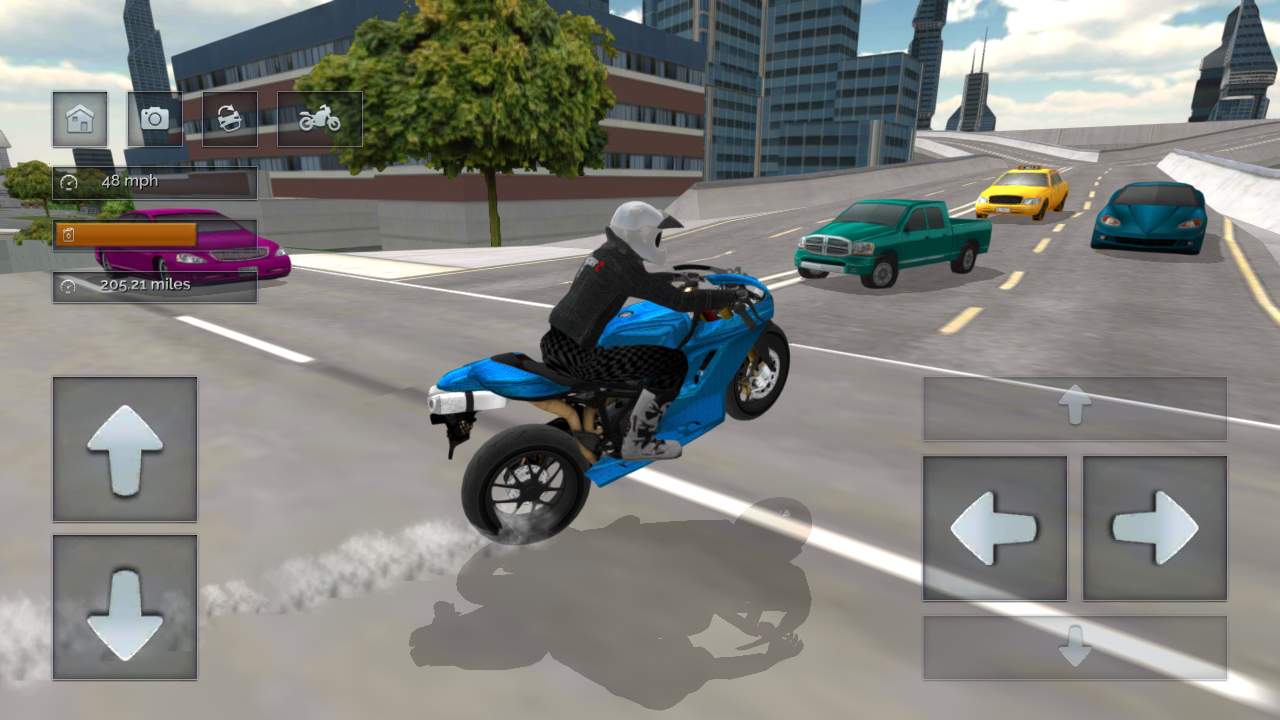Change bikes using motorbike button
This screenshot has width=1280, height=720.
click(318, 118)
